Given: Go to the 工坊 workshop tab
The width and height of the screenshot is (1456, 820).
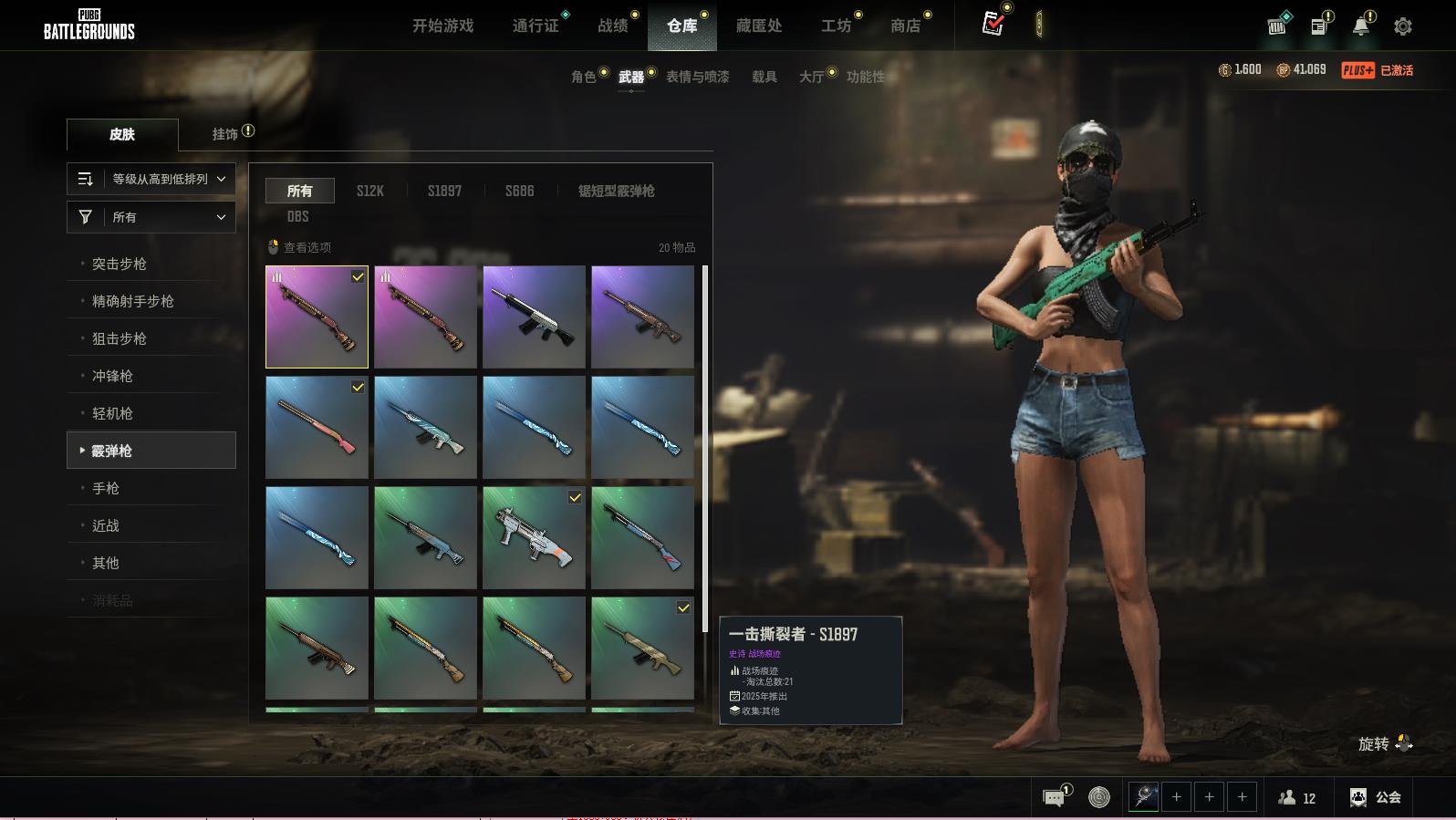Looking at the screenshot, I should coord(836,26).
